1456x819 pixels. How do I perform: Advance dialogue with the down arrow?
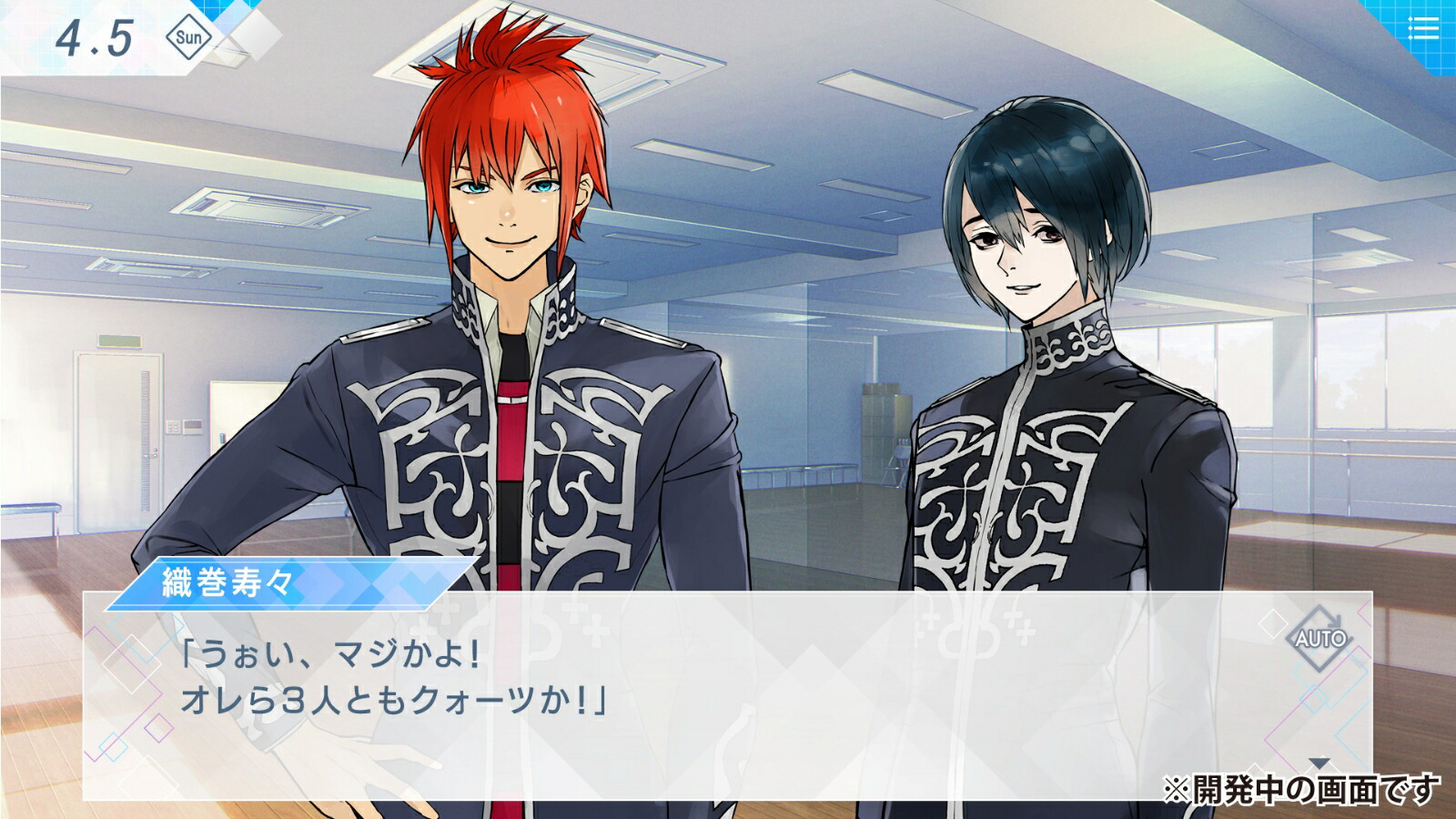coord(1319,763)
